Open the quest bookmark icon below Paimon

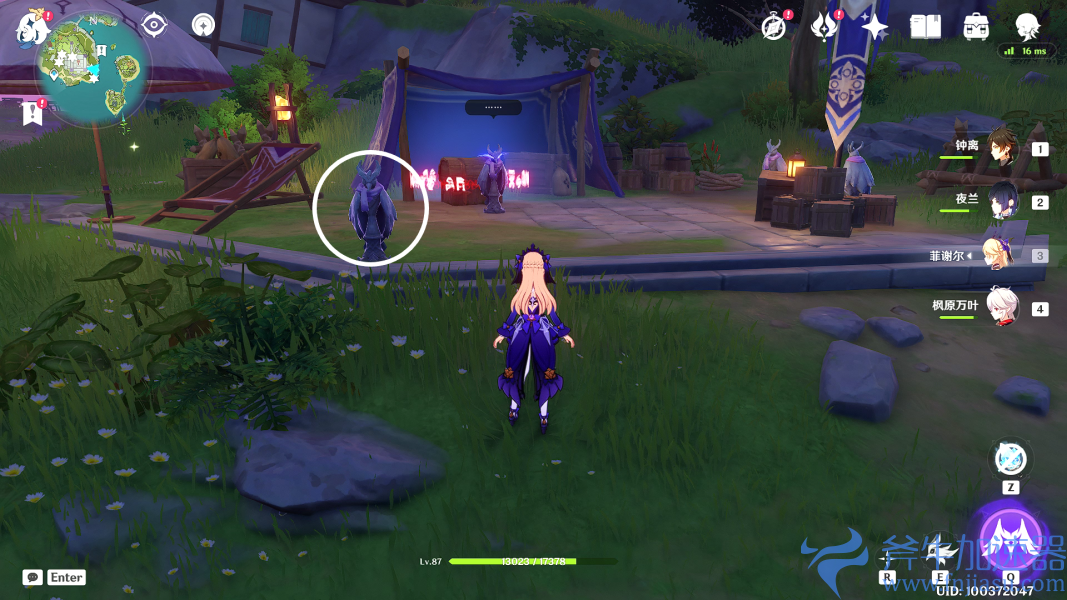[x=32, y=112]
